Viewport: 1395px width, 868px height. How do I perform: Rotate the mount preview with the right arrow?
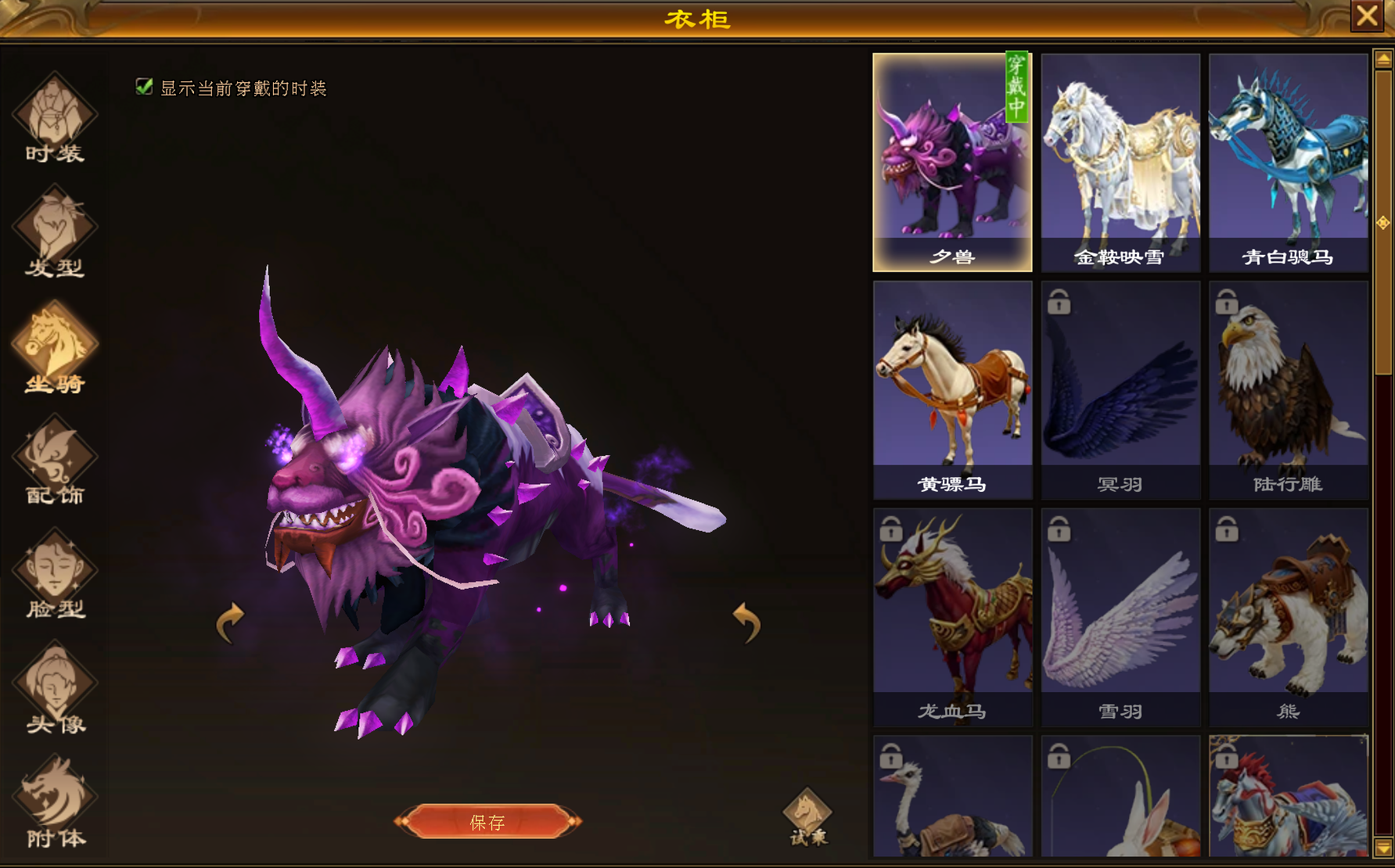click(x=746, y=622)
